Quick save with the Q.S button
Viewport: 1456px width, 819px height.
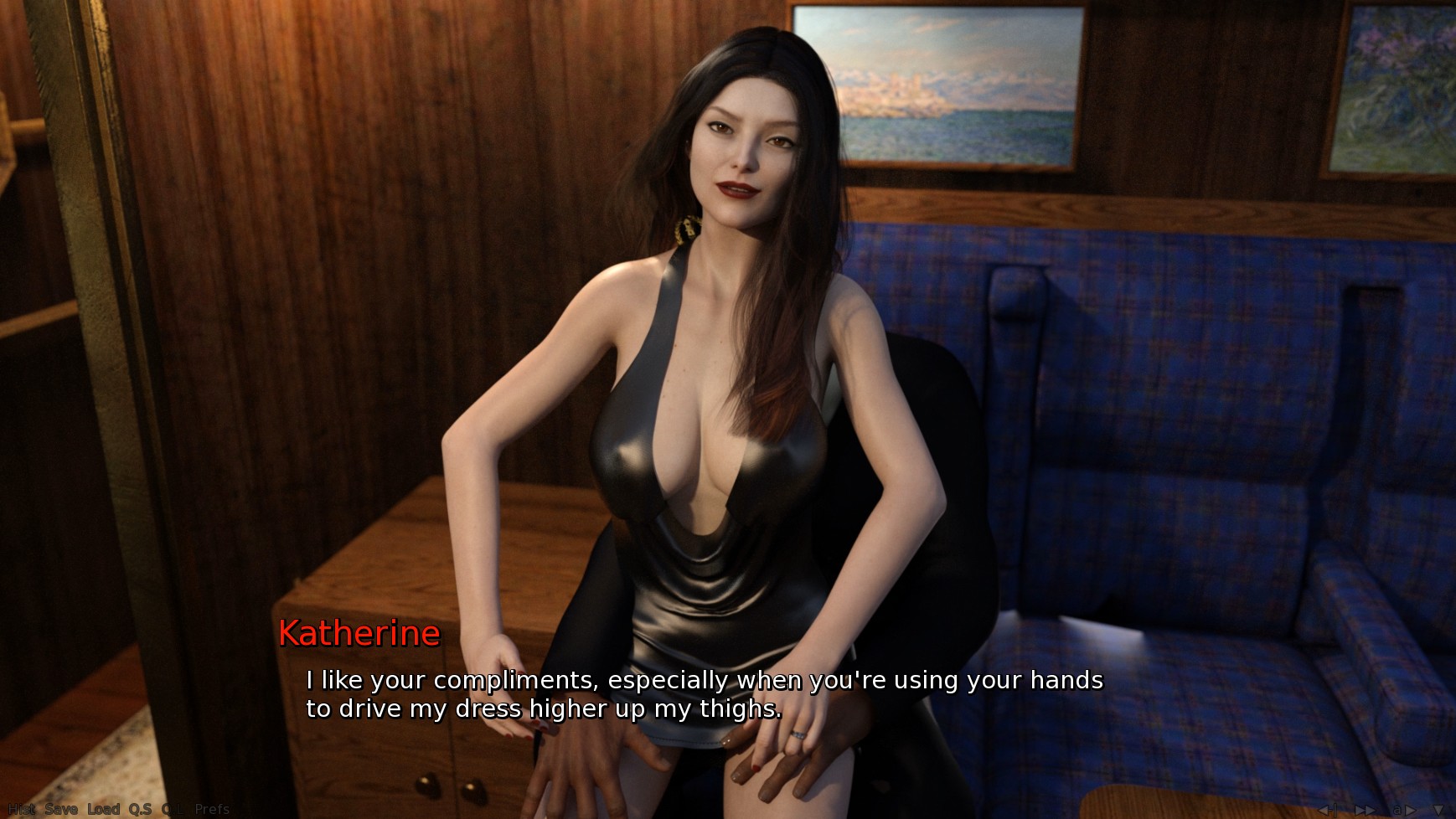140,809
